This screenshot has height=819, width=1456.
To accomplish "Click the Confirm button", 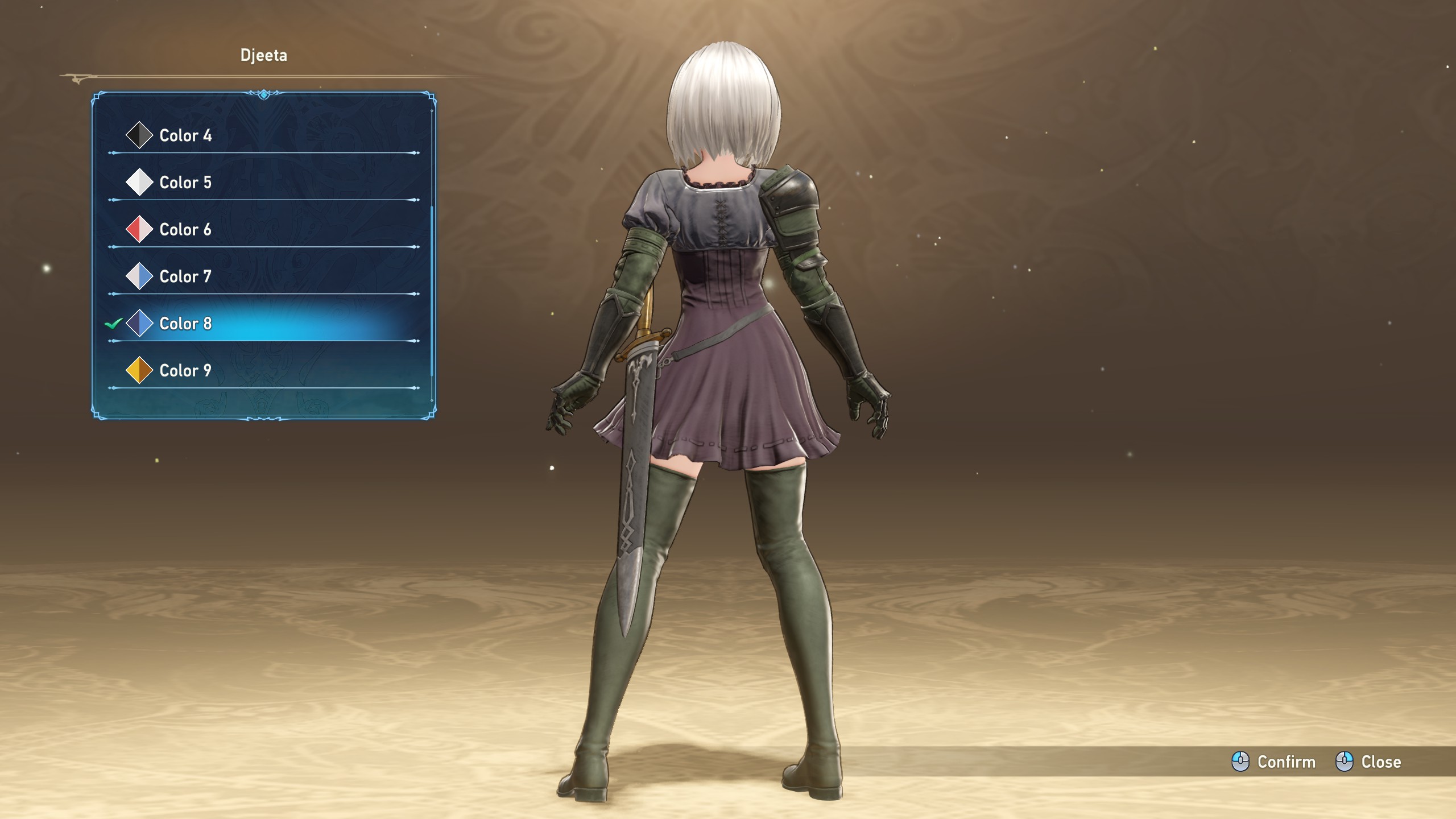I will coord(1274,762).
